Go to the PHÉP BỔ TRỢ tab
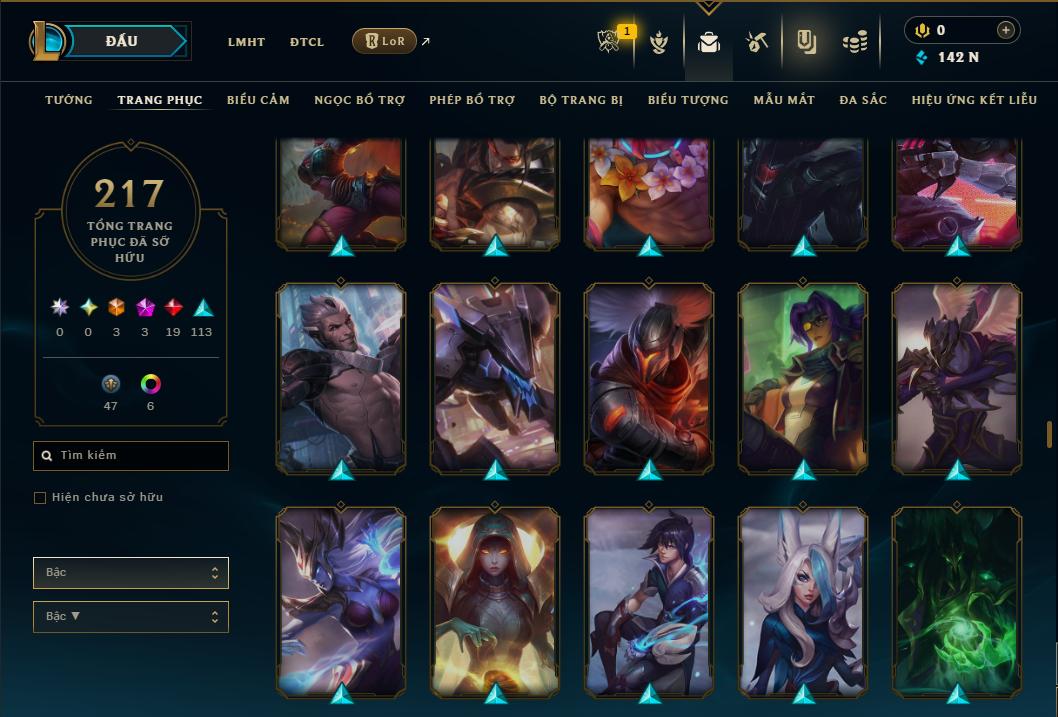 (472, 100)
